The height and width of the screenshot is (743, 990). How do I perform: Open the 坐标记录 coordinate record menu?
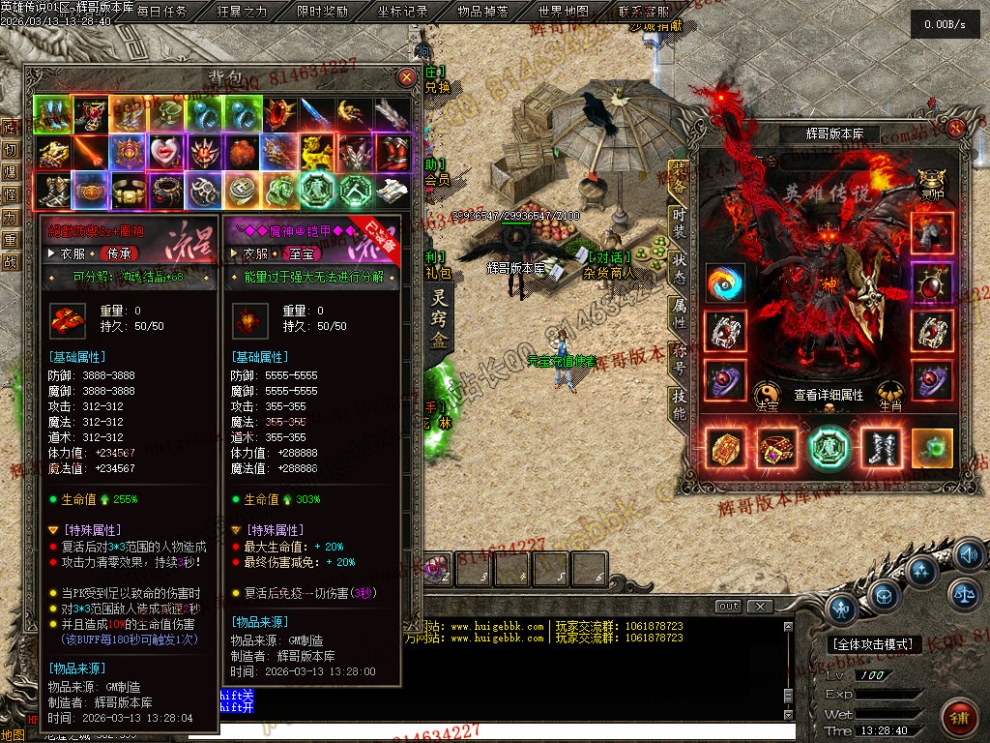[403, 12]
